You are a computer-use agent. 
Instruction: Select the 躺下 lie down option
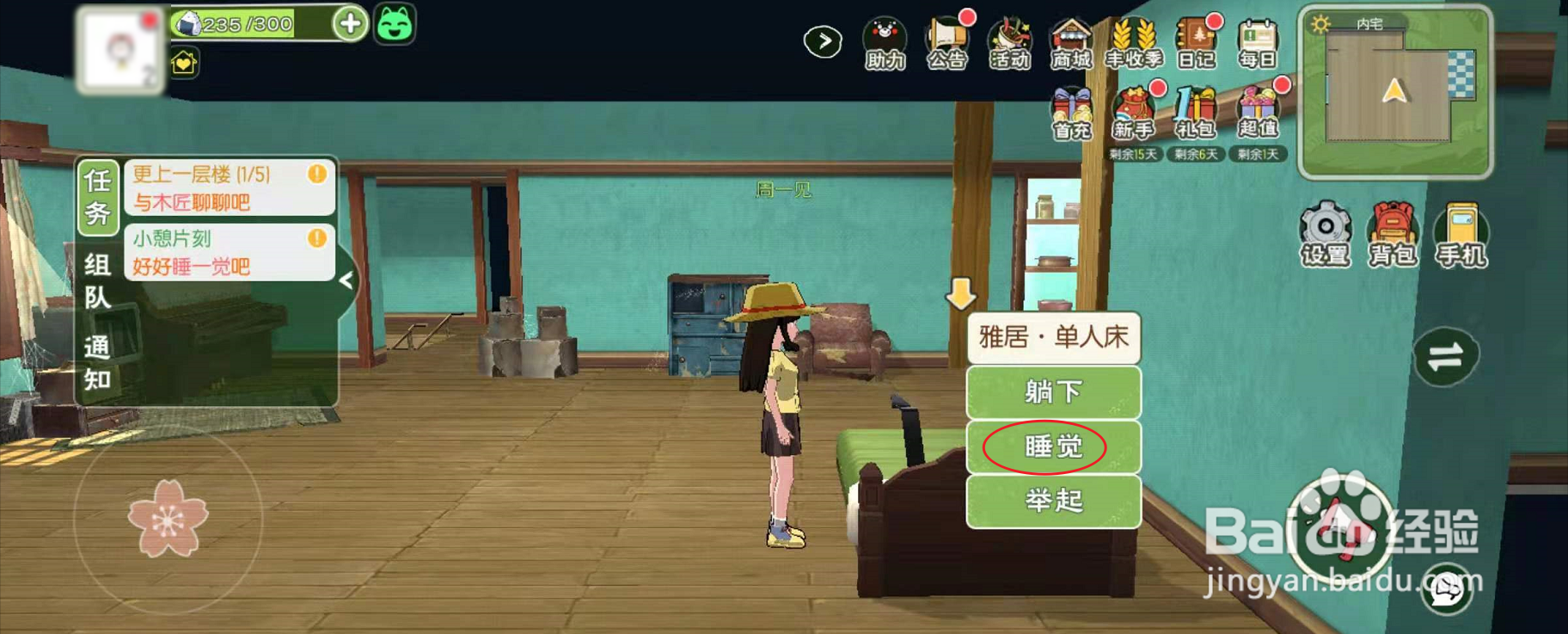click(x=1052, y=392)
